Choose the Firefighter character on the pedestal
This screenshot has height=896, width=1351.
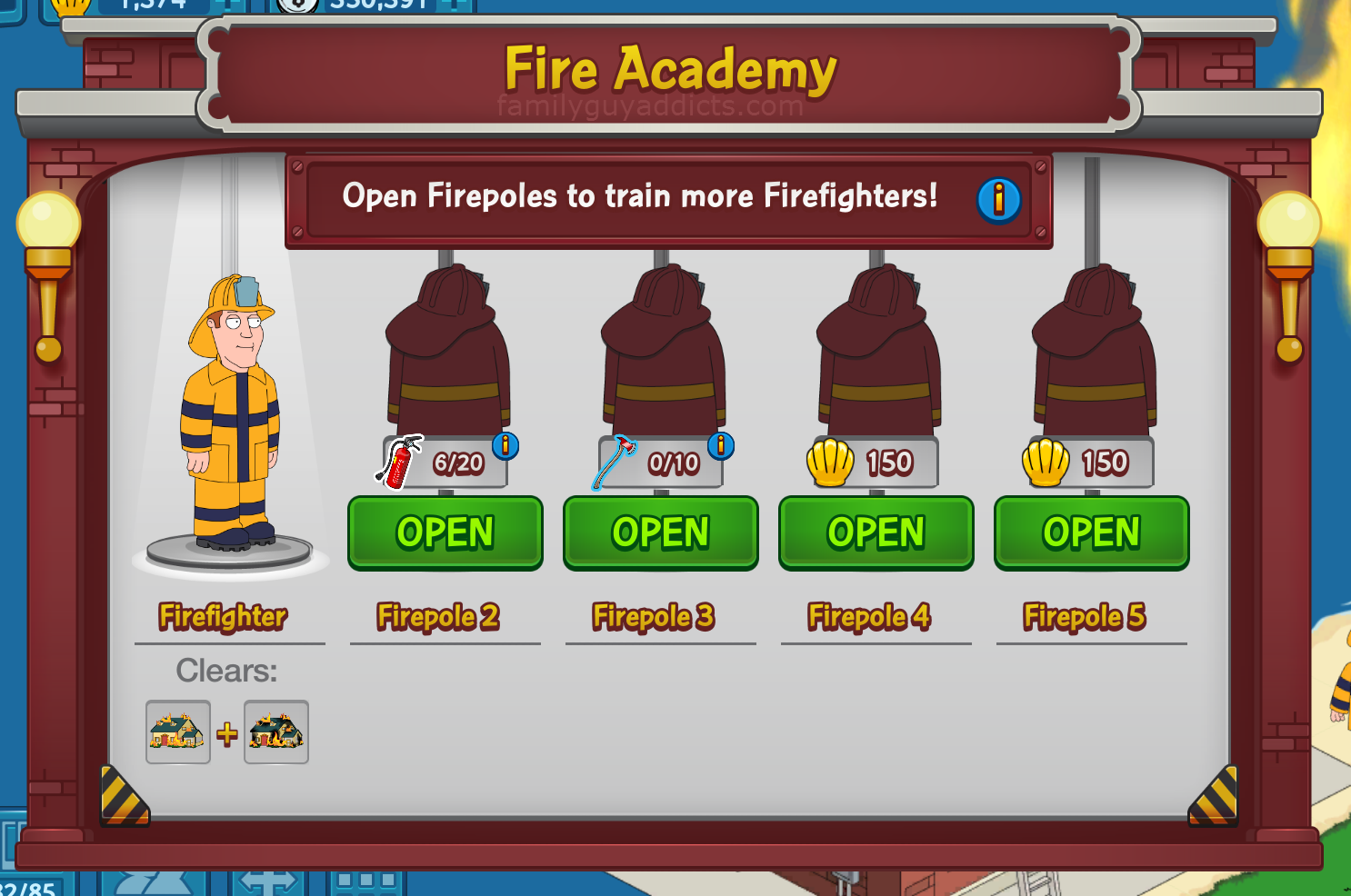[231, 413]
